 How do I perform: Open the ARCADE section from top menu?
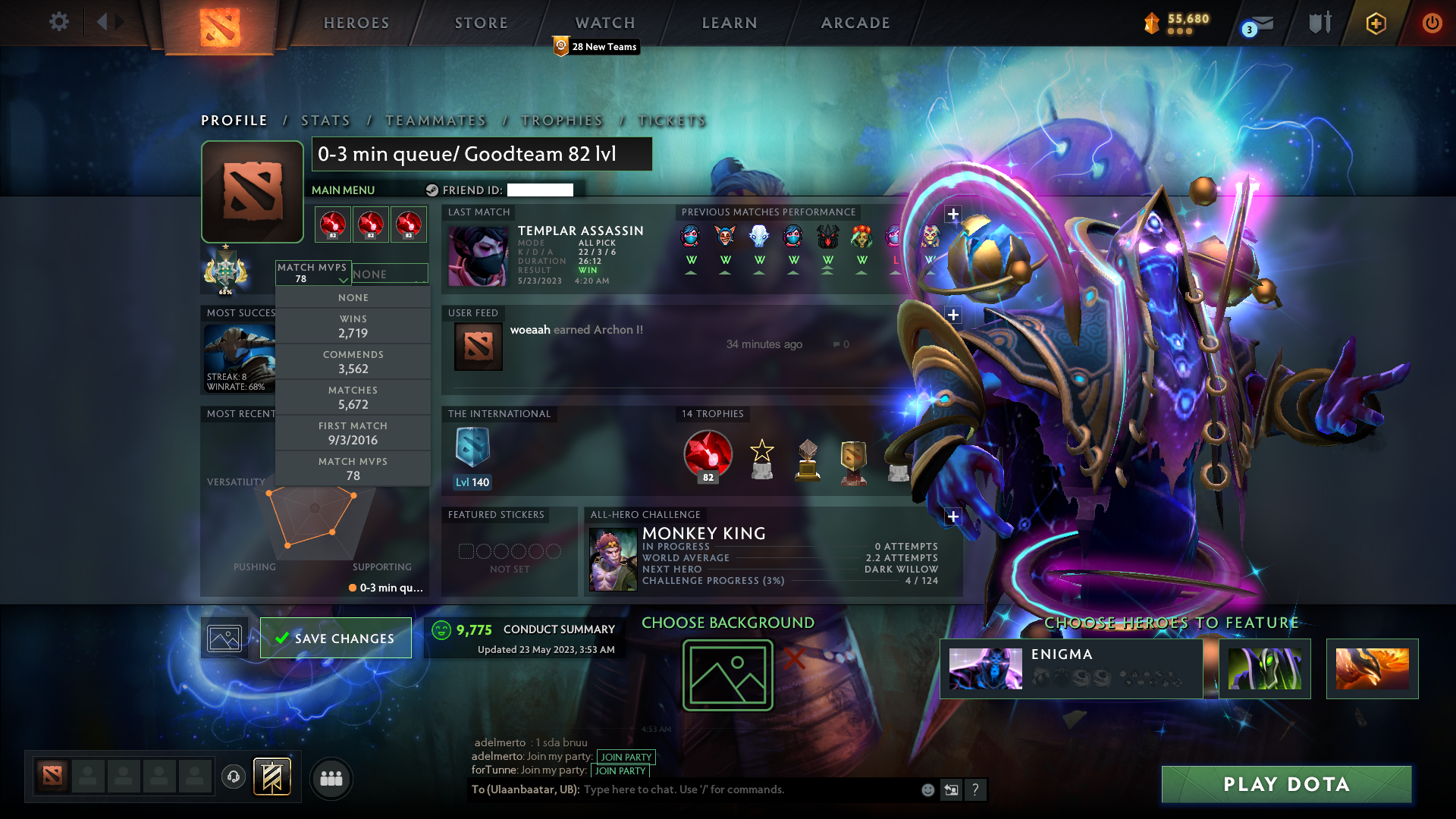pos(855,23)
